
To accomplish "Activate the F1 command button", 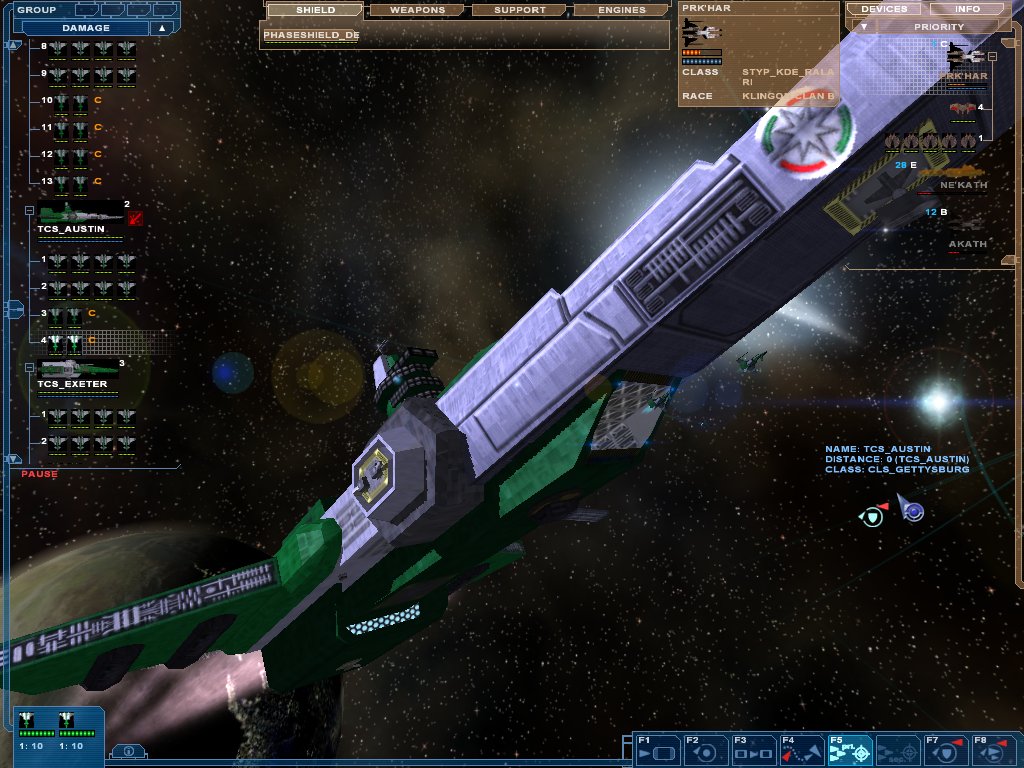I will (657, 749).
